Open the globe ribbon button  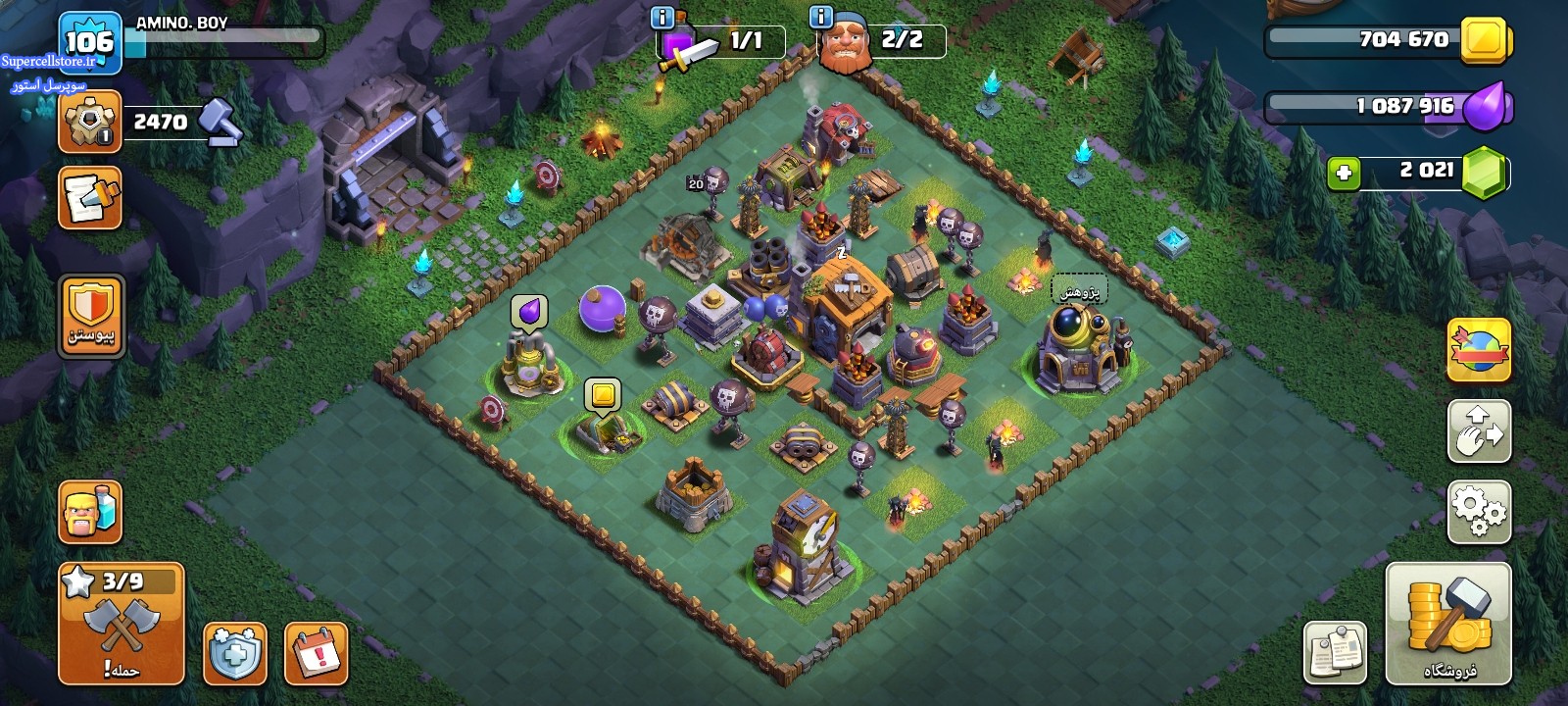coord(1479,349)
